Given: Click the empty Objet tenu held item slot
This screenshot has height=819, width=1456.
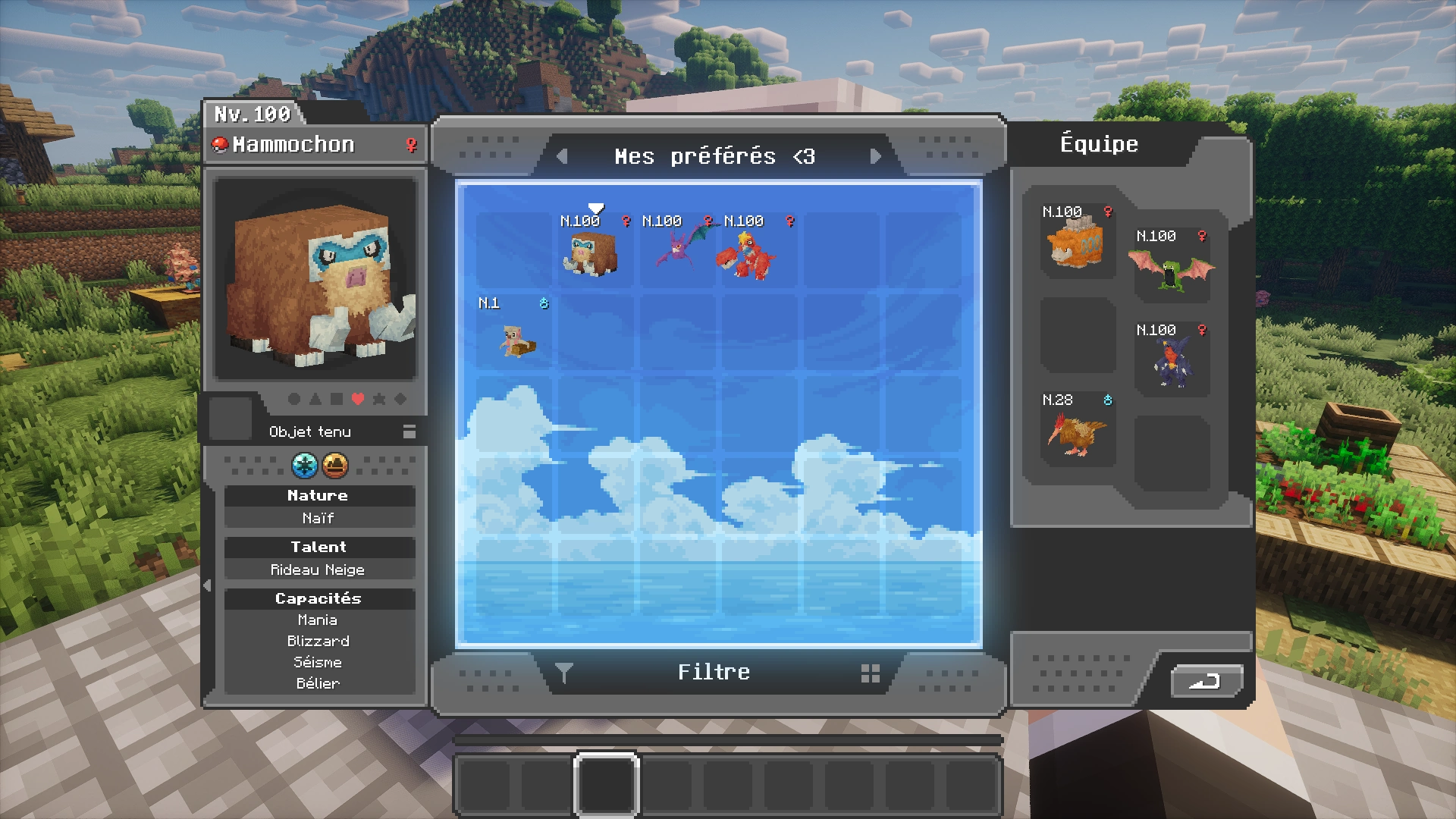Looking at the screenshot, I should tap(230, 418).
